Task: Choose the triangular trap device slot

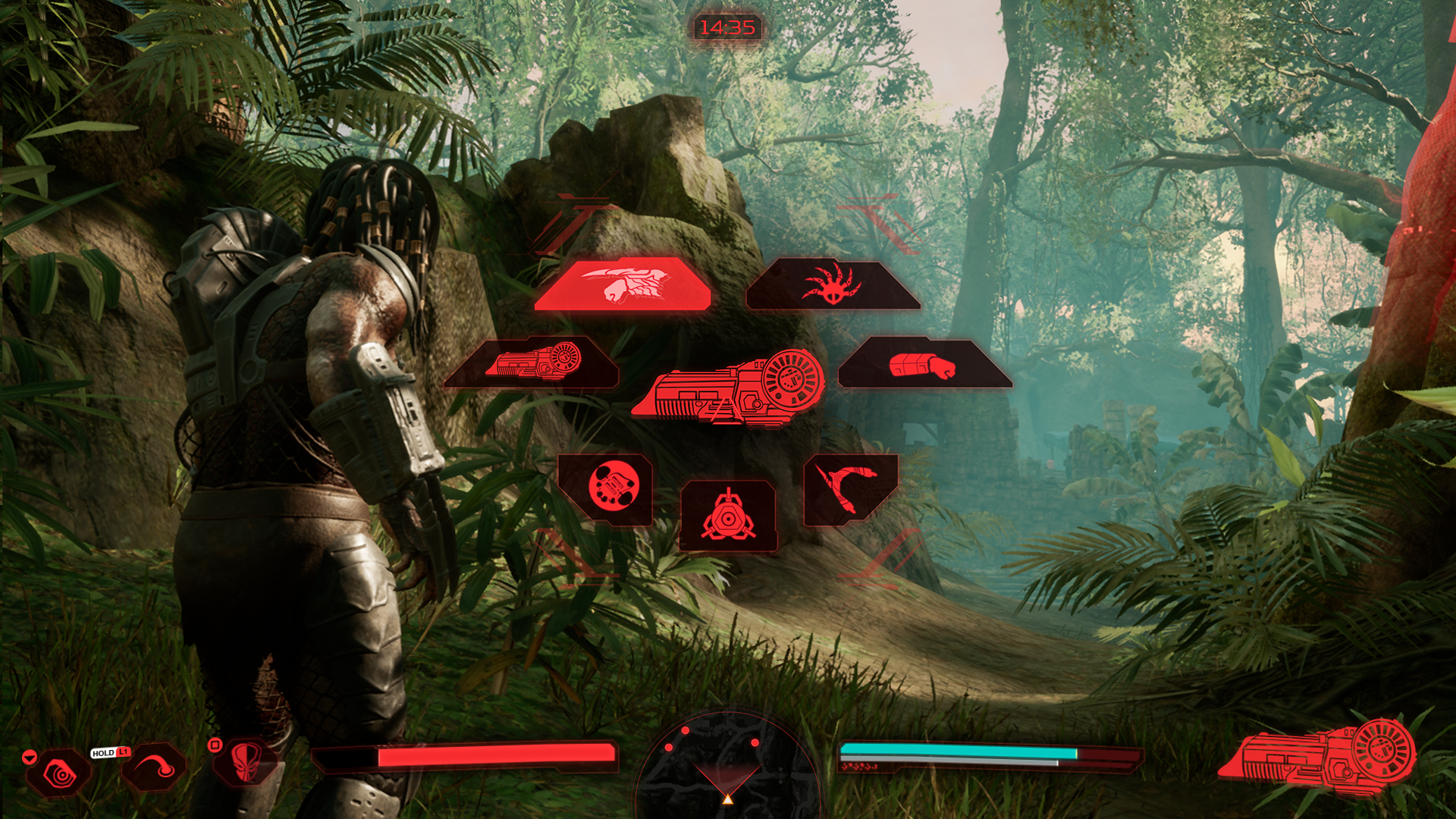Action: 728,516
